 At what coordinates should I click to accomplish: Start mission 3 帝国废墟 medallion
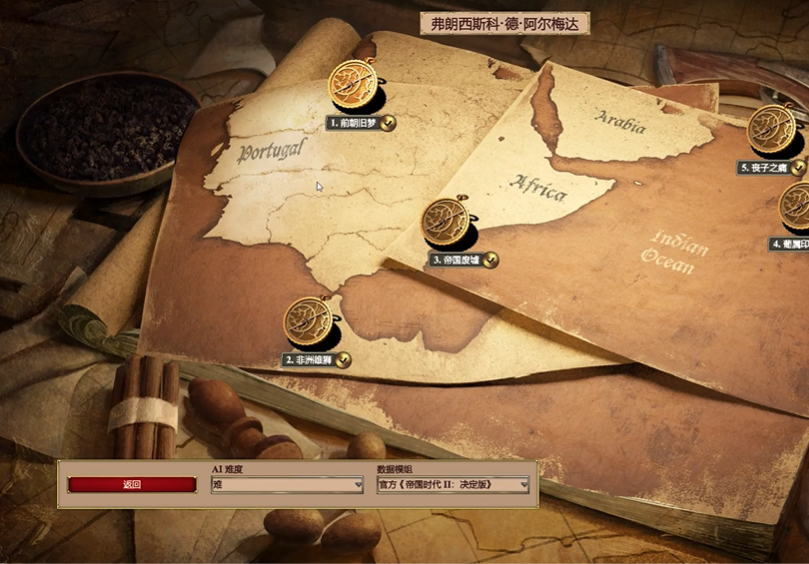pyautogui.click(x=445, y=222)
